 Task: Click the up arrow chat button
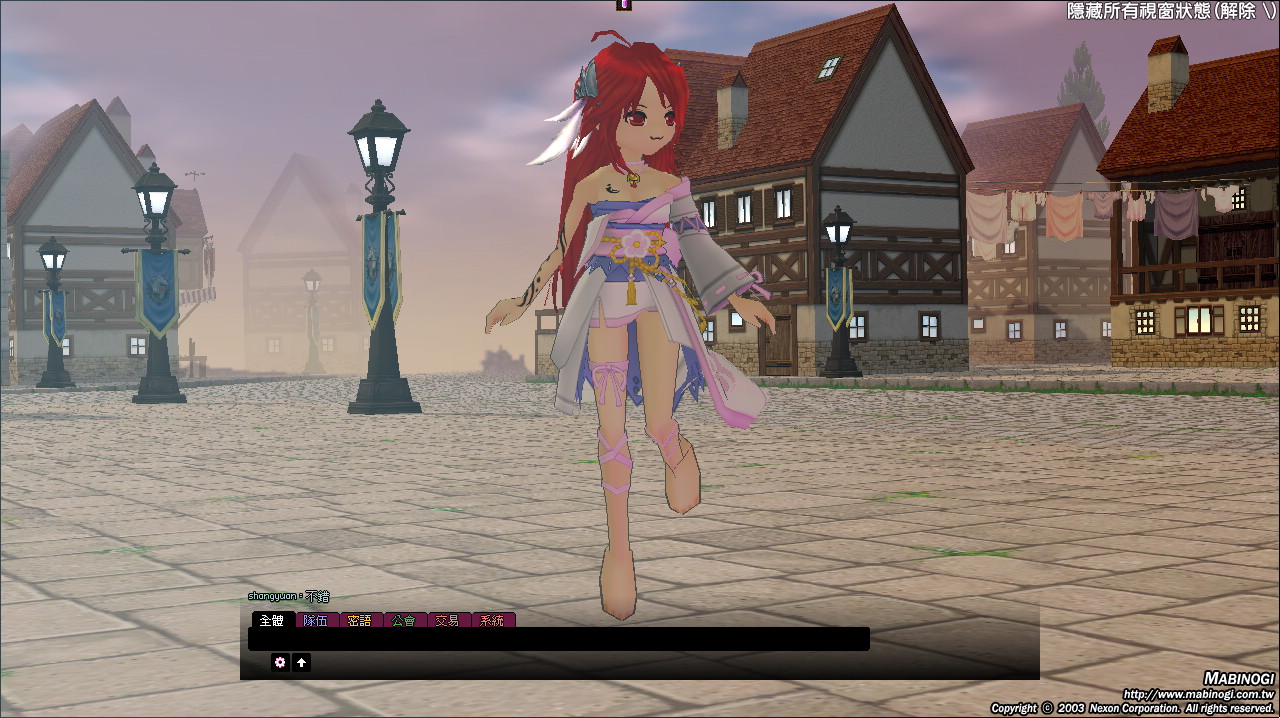301,662
